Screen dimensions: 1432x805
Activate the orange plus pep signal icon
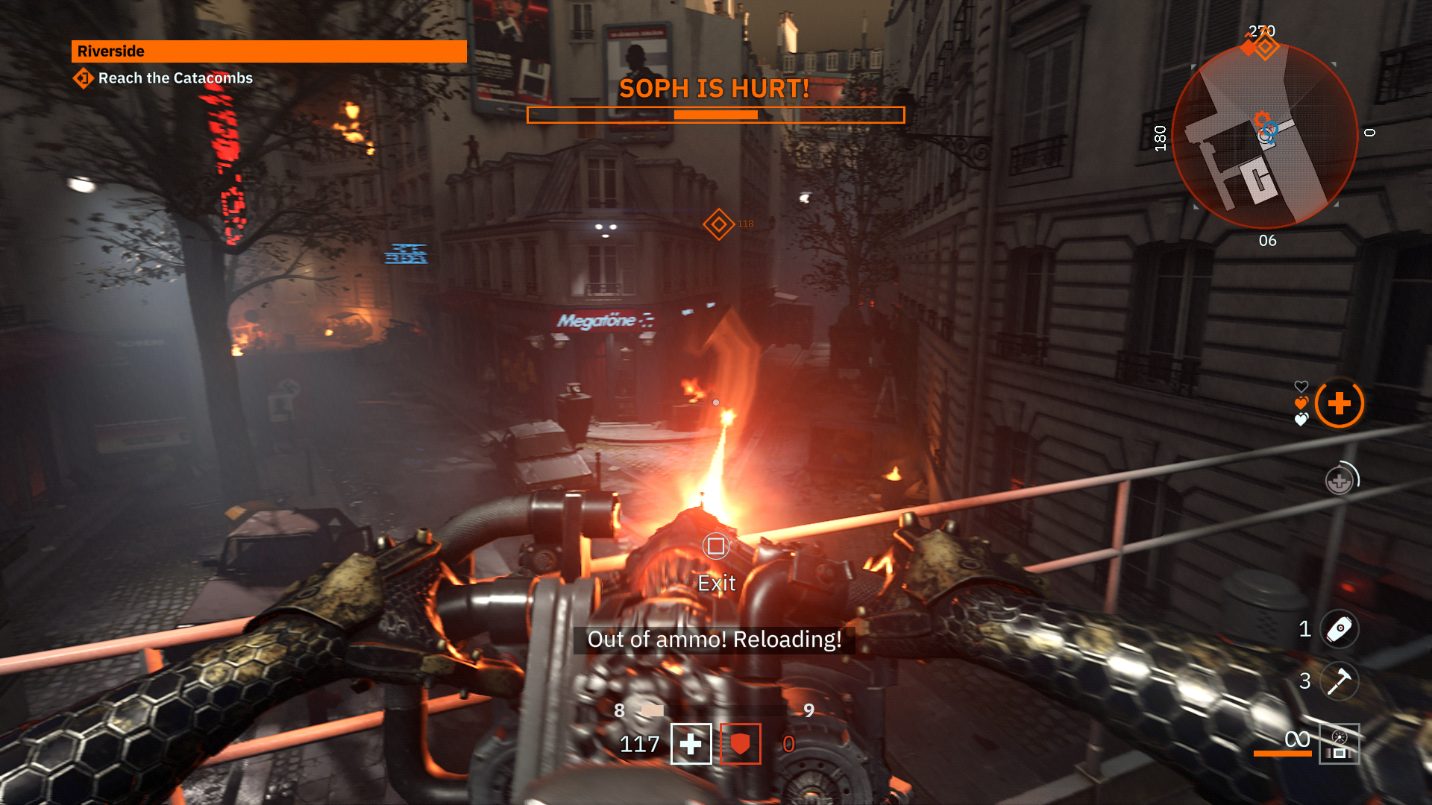pyautogui.click(x=1339, y=404)
